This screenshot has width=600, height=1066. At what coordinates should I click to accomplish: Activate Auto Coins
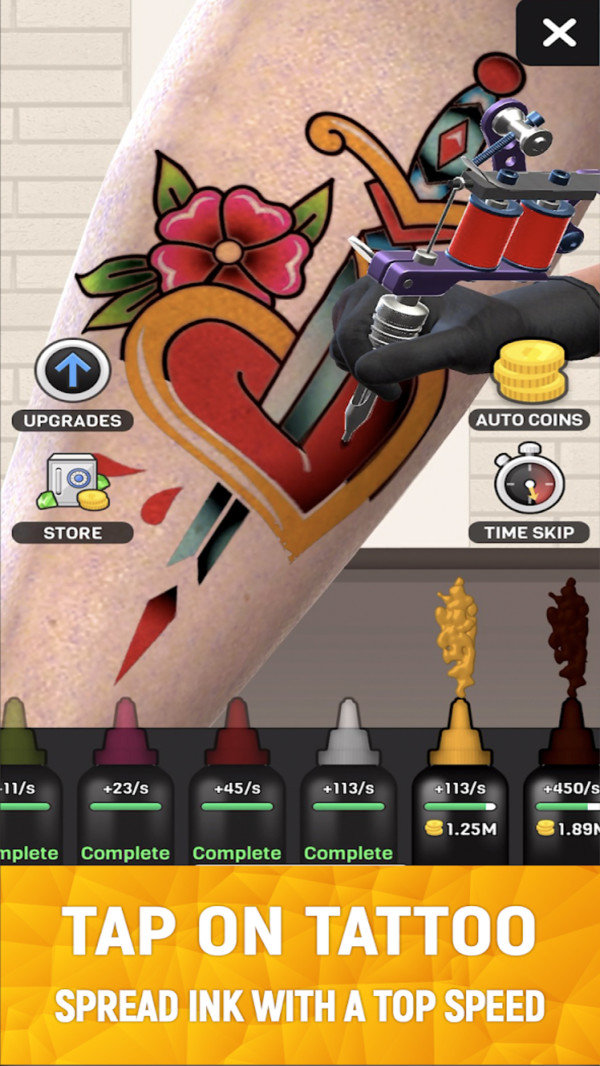coord(528,373)
